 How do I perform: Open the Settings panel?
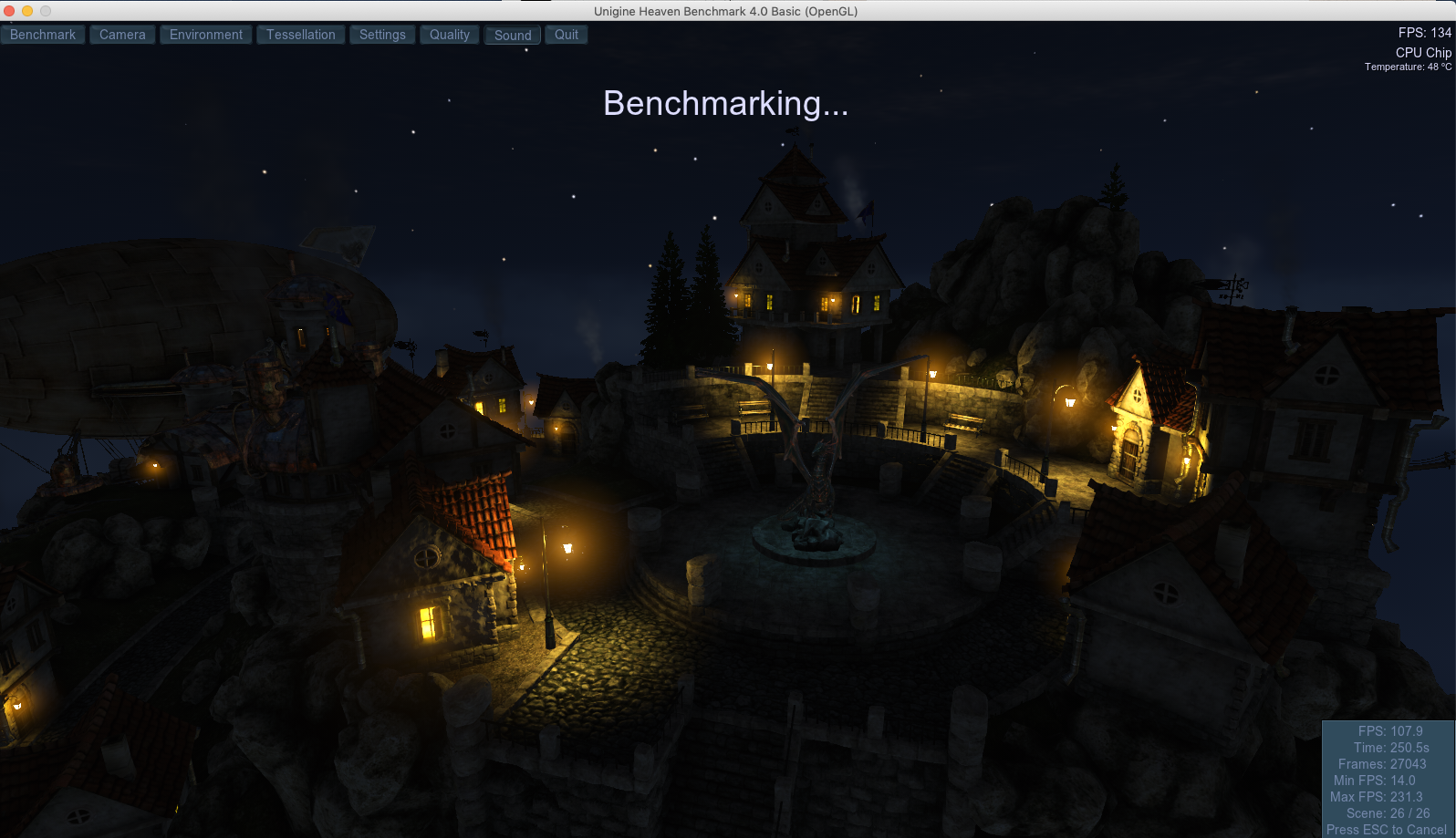click(x=382, y=35)
